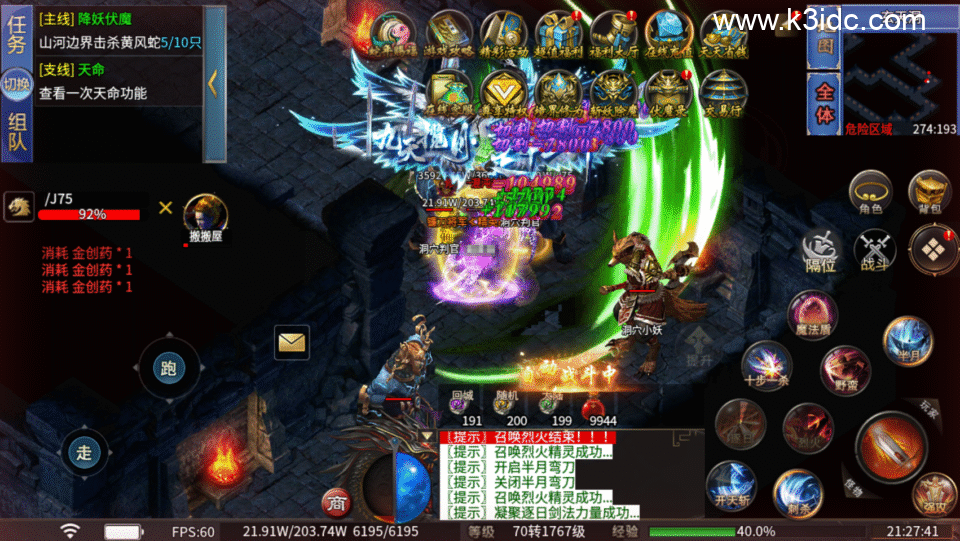
Task: Collapse the quest tracker with the arrow
Action: pos(213,84)
